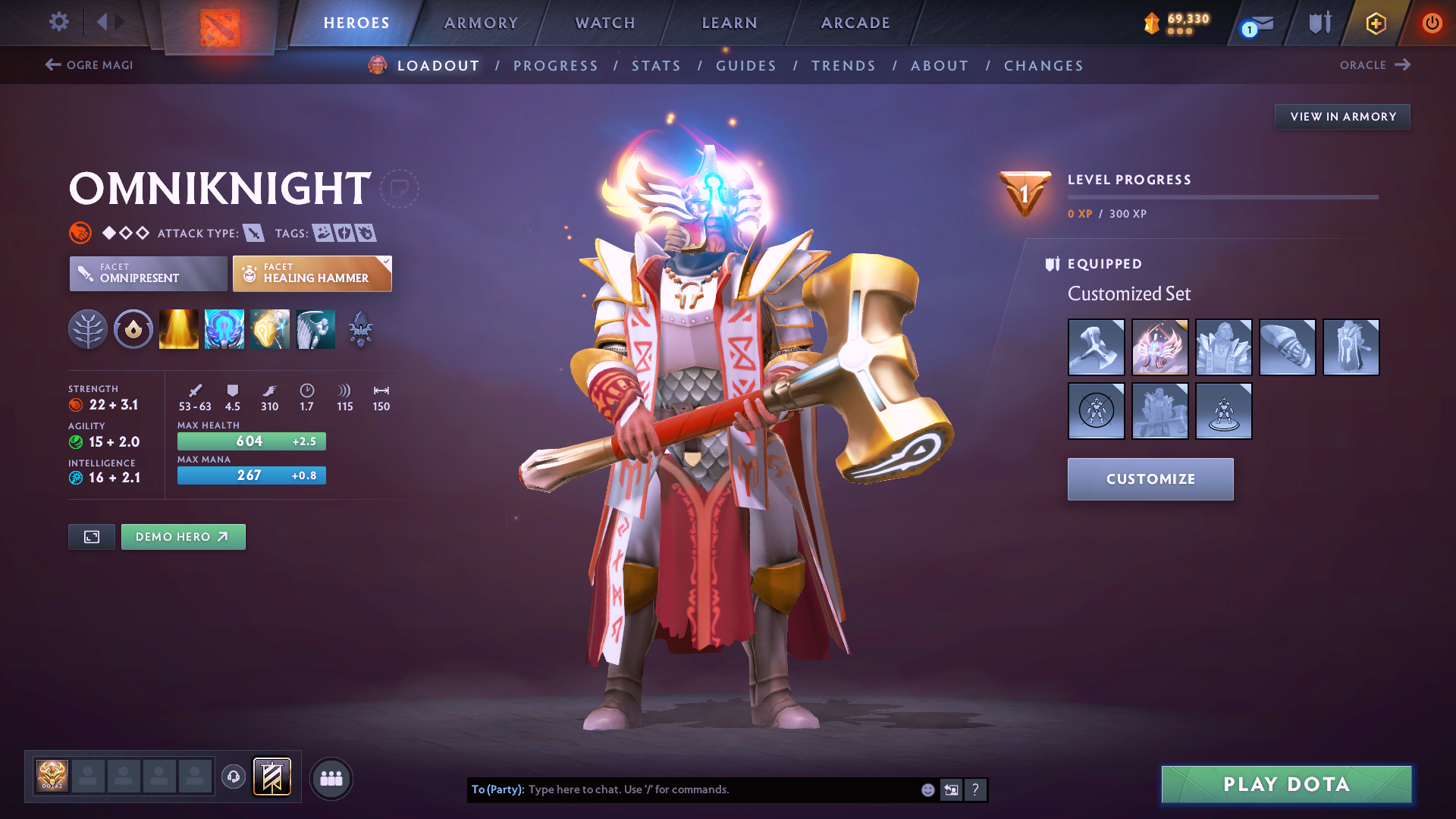Select the Aghanim's Shard upgrade icon
The width and height of the screenshot is (1456, 819).
(360, 329)
